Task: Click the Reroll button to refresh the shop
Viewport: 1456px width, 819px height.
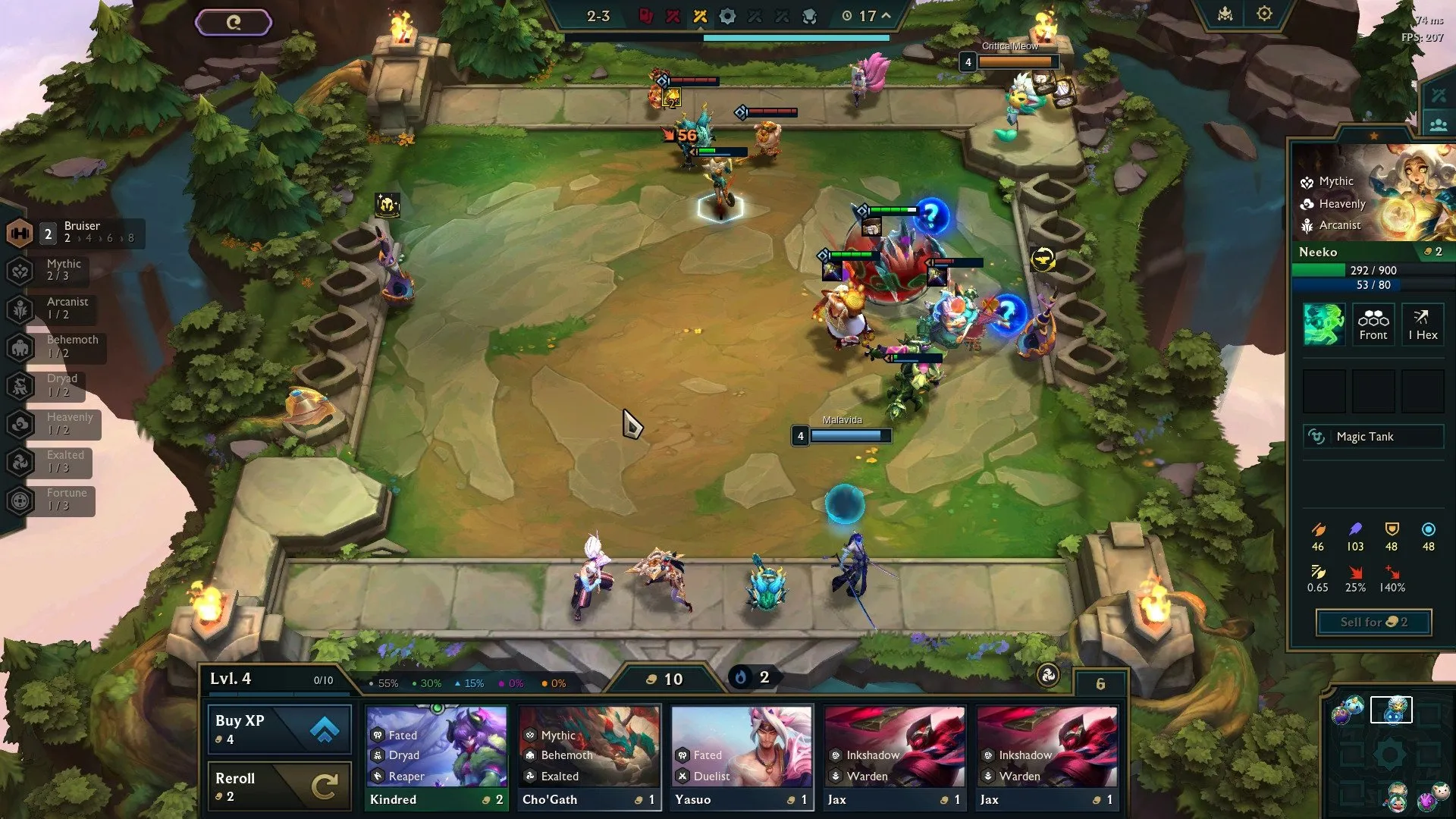Action: [x=278, y=785]
